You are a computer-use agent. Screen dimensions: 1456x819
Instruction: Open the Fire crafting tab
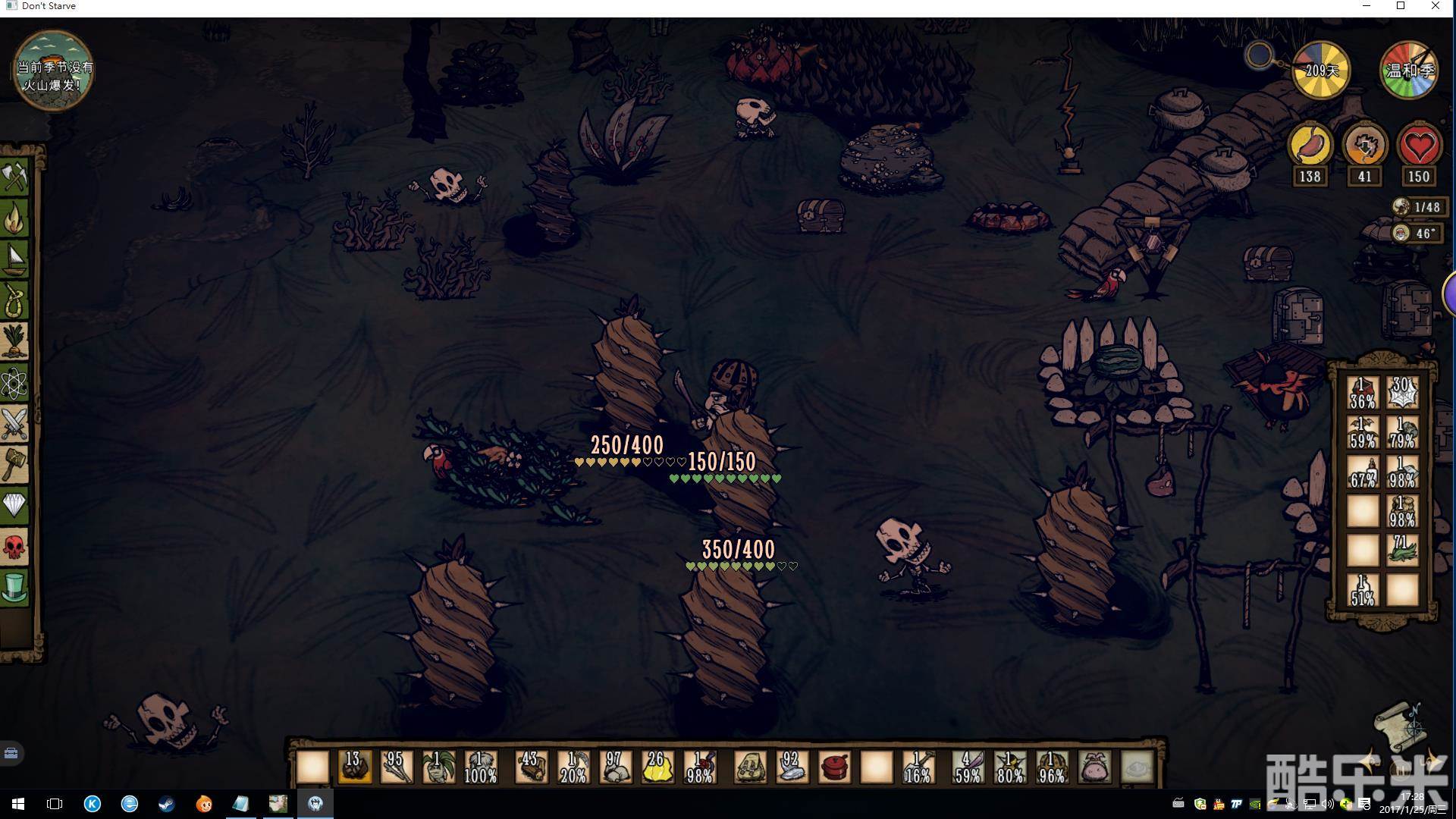click(x=15, y=219)
